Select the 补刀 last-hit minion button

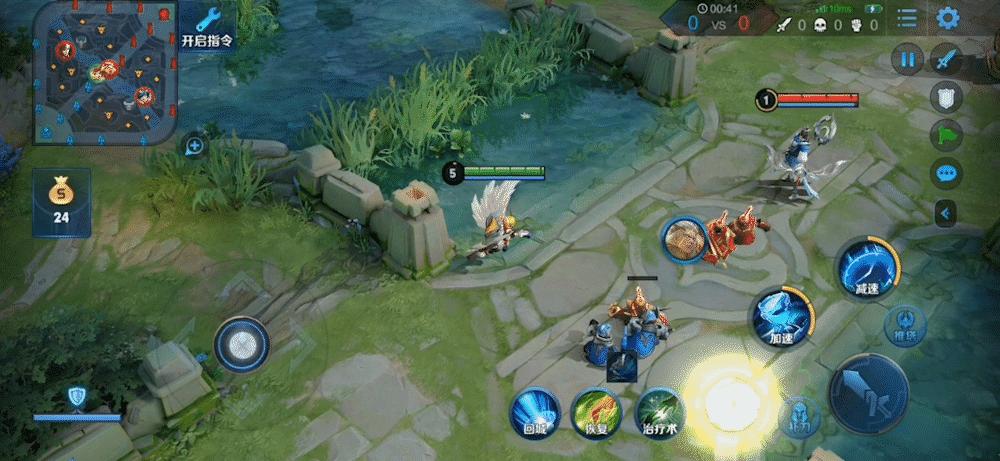pyautogui.click(x=799, y=416)
